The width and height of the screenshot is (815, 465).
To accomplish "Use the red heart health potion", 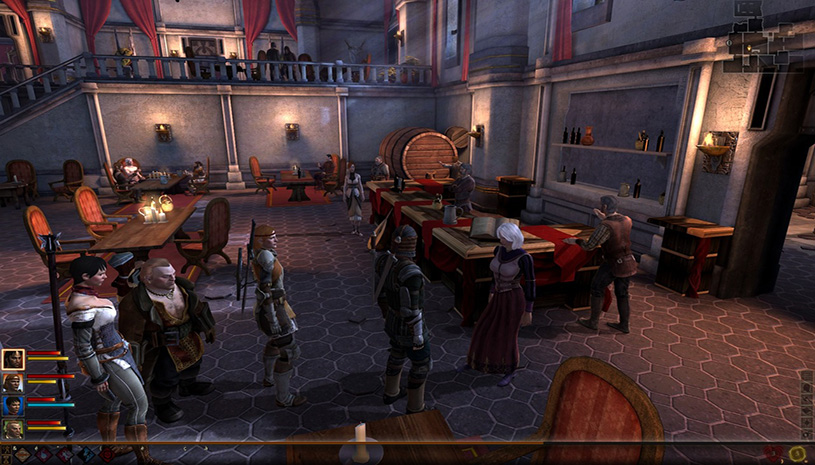I will click(x=771, y=455).
